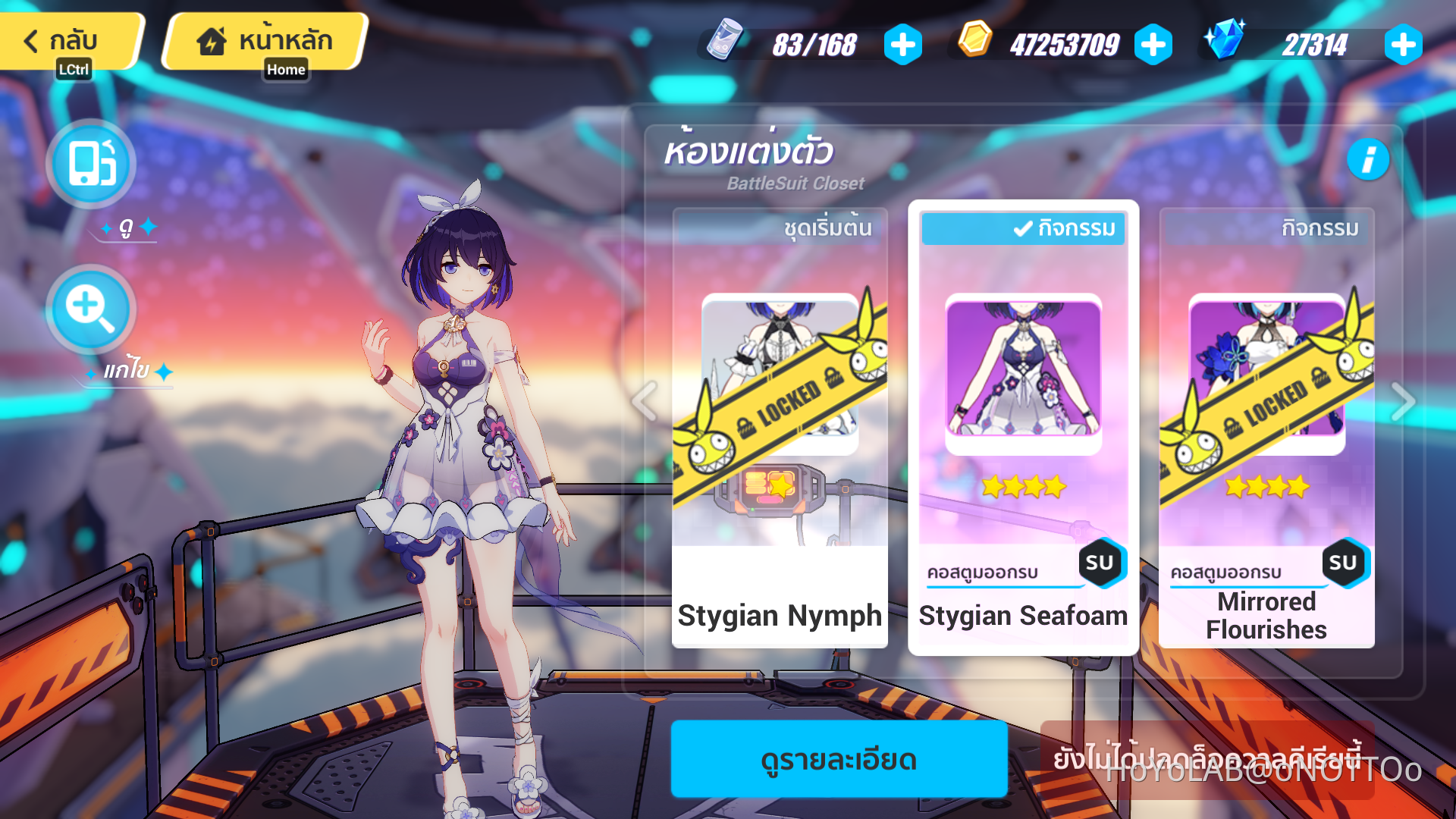Viewport: 1456px width, 819px height.
Task: Click the plus icon beside 47253709 coins
Action: pos(1152,45)
